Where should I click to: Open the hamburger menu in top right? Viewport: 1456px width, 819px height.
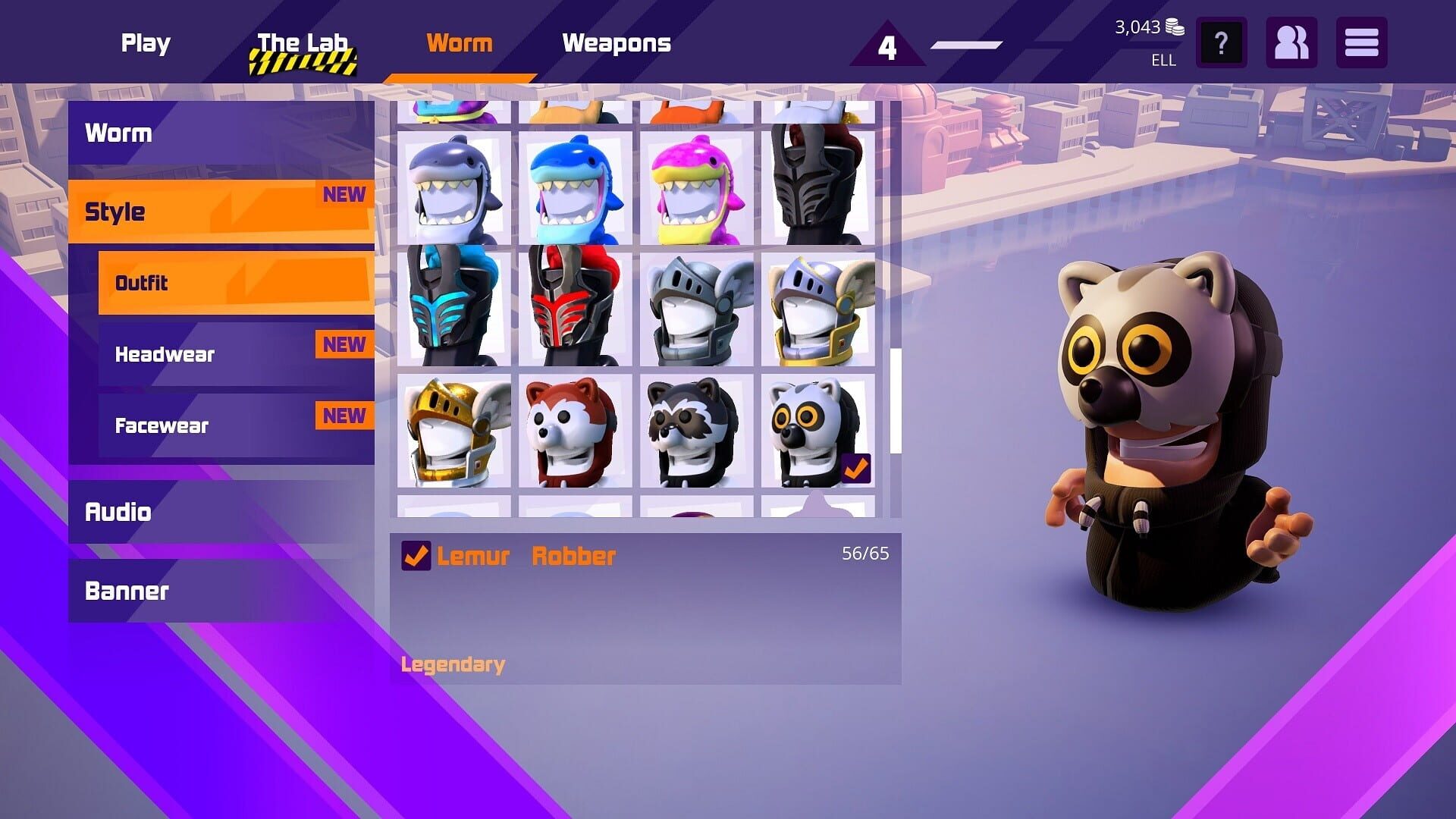click(x=1361, y=43)
